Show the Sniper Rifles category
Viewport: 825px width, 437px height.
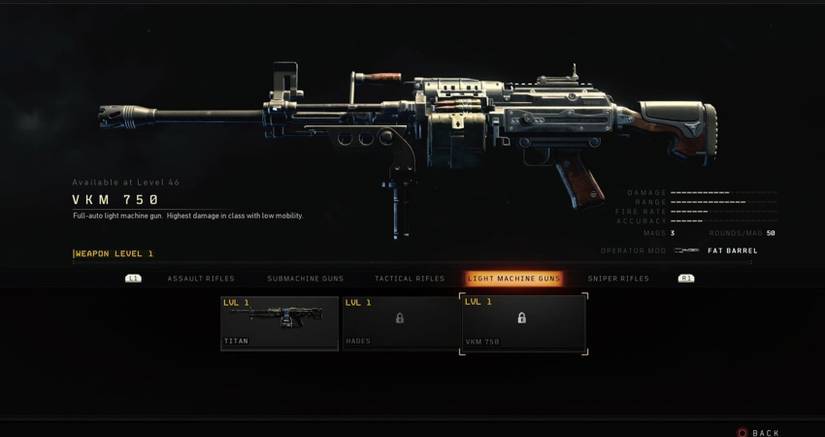tap(619, 278)
